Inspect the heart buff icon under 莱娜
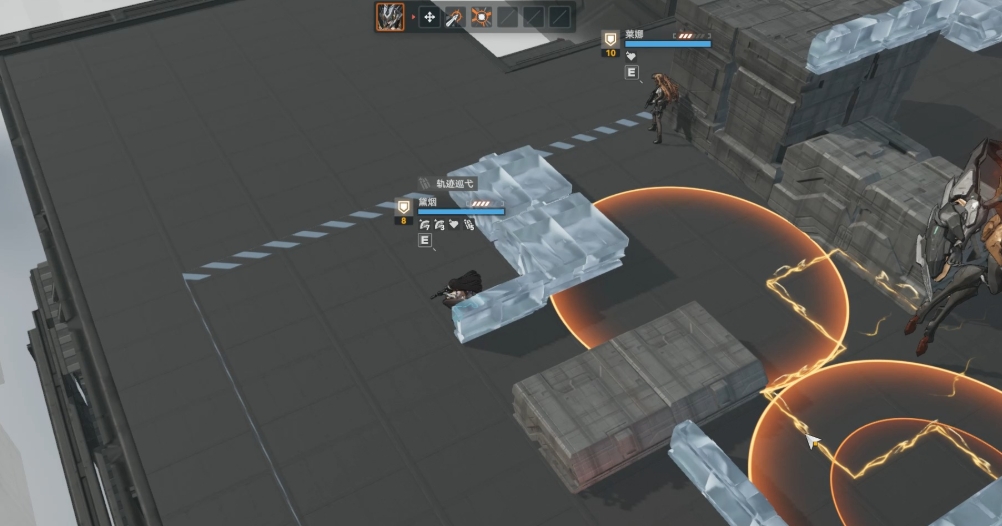 (x=631, y=57)
